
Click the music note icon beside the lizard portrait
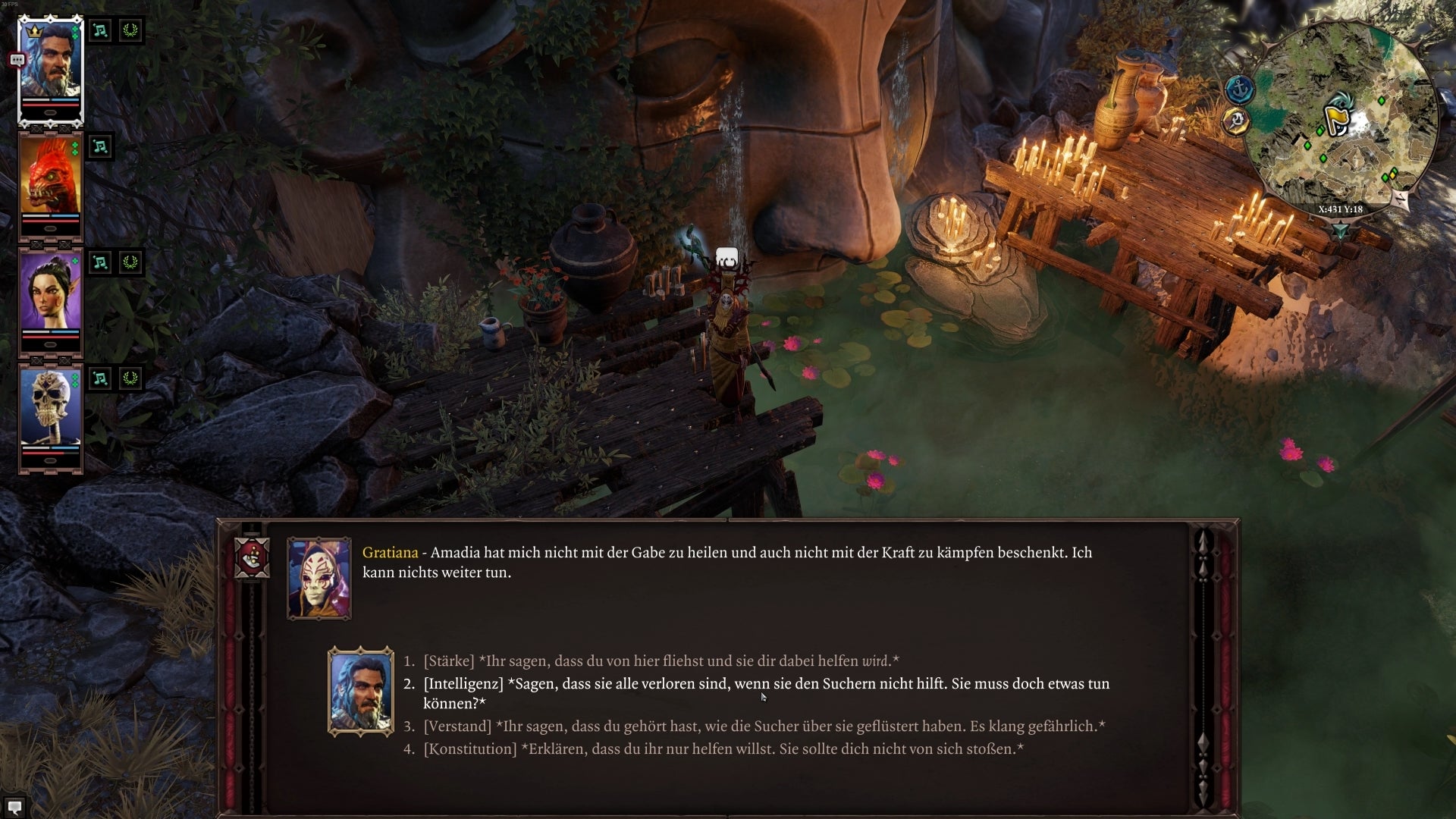coord(99,147)
